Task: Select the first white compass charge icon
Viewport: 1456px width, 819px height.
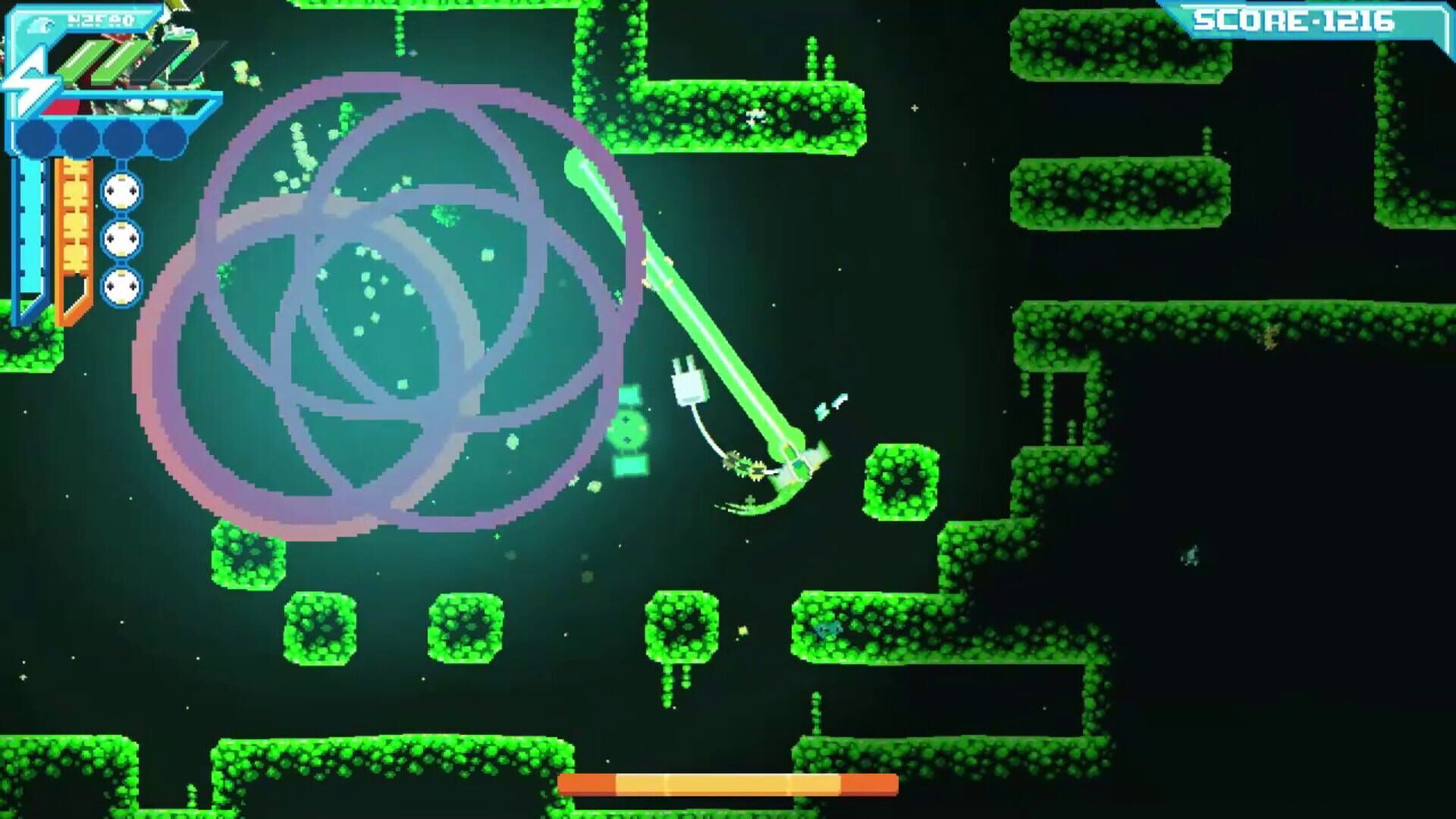Action: pyautogui.click(x=121, y=192)
